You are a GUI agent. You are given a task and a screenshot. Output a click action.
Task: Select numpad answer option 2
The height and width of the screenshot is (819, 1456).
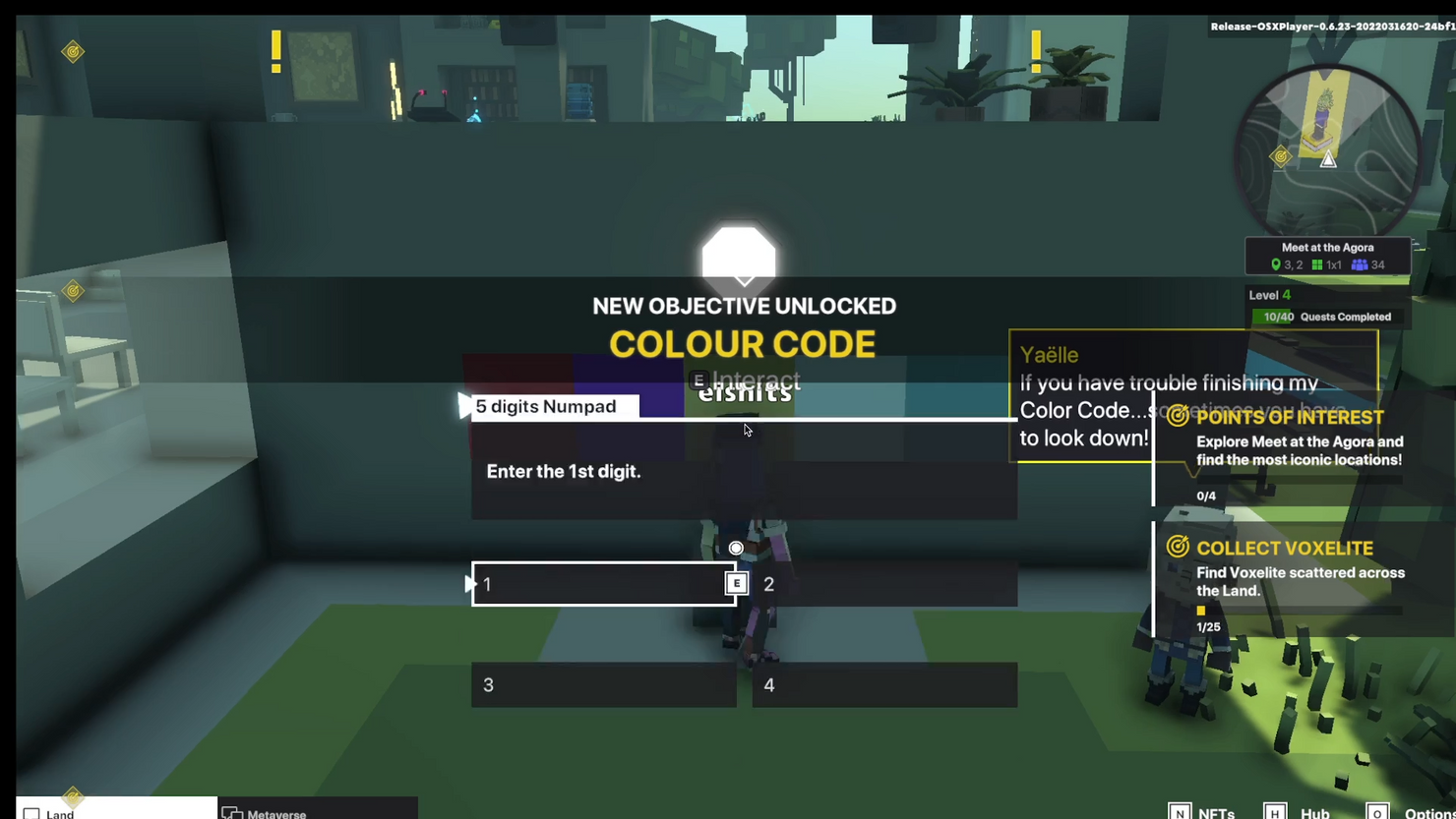[883, 584]
